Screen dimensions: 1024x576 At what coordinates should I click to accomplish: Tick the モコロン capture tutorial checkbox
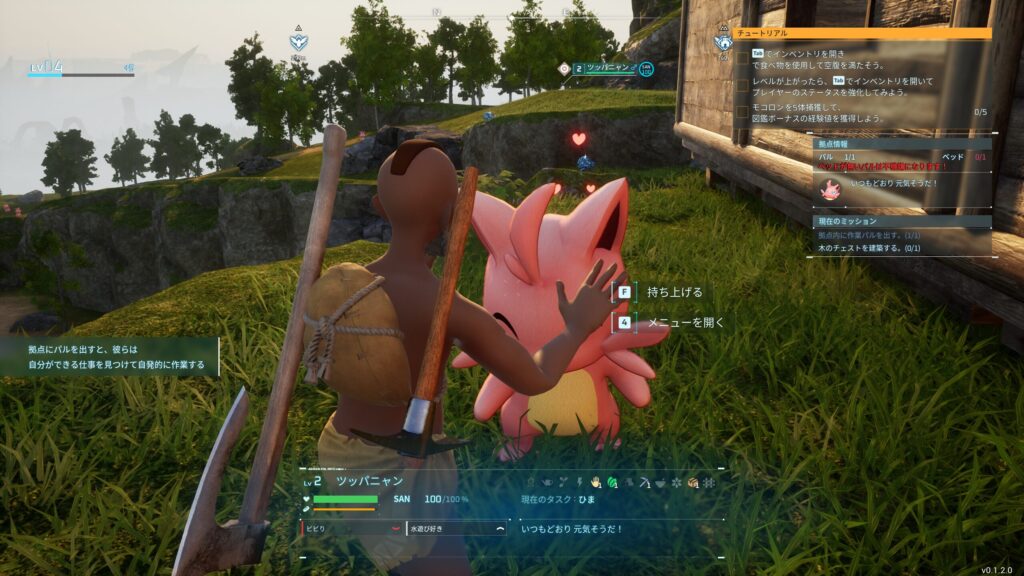coord(741,112)
